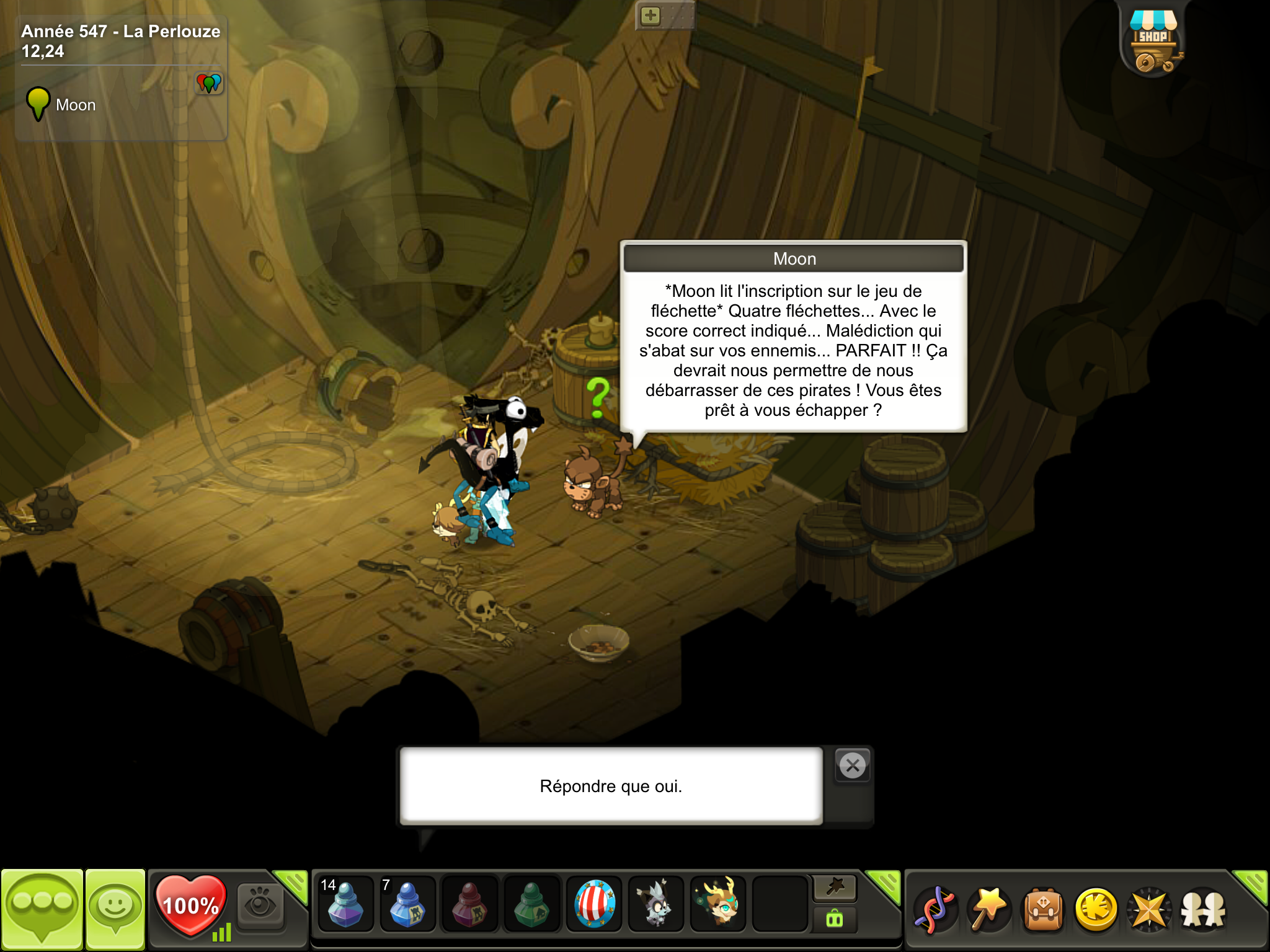
Task: Use the blue potion with count 7
Action: (x=407, y=904)
